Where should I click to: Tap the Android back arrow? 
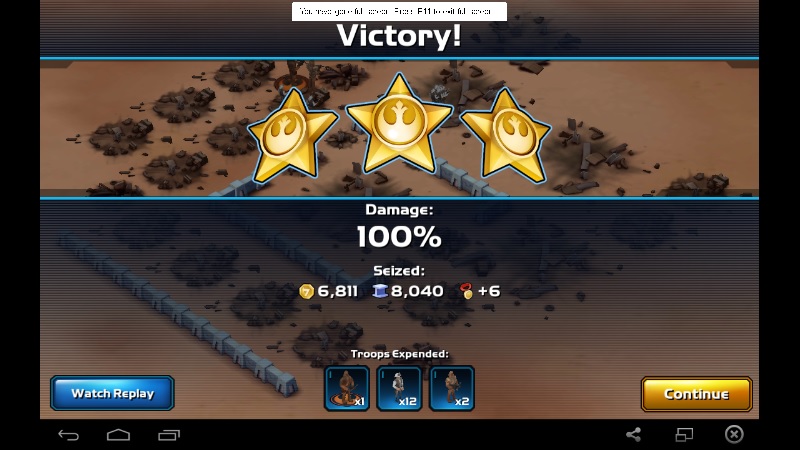68,435
